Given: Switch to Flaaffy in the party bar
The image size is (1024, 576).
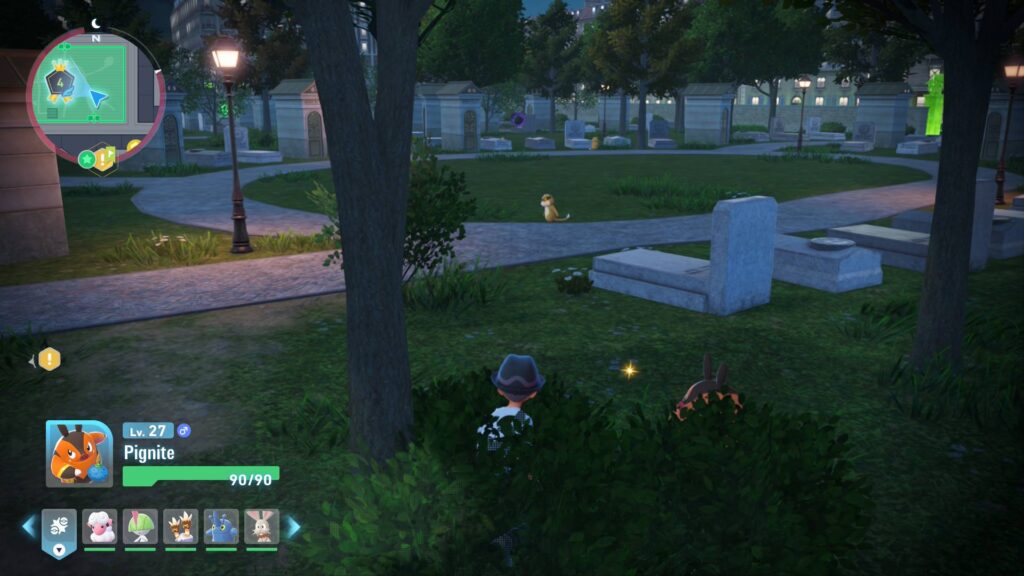Looking at the screenshot, I should click(100, 526).
